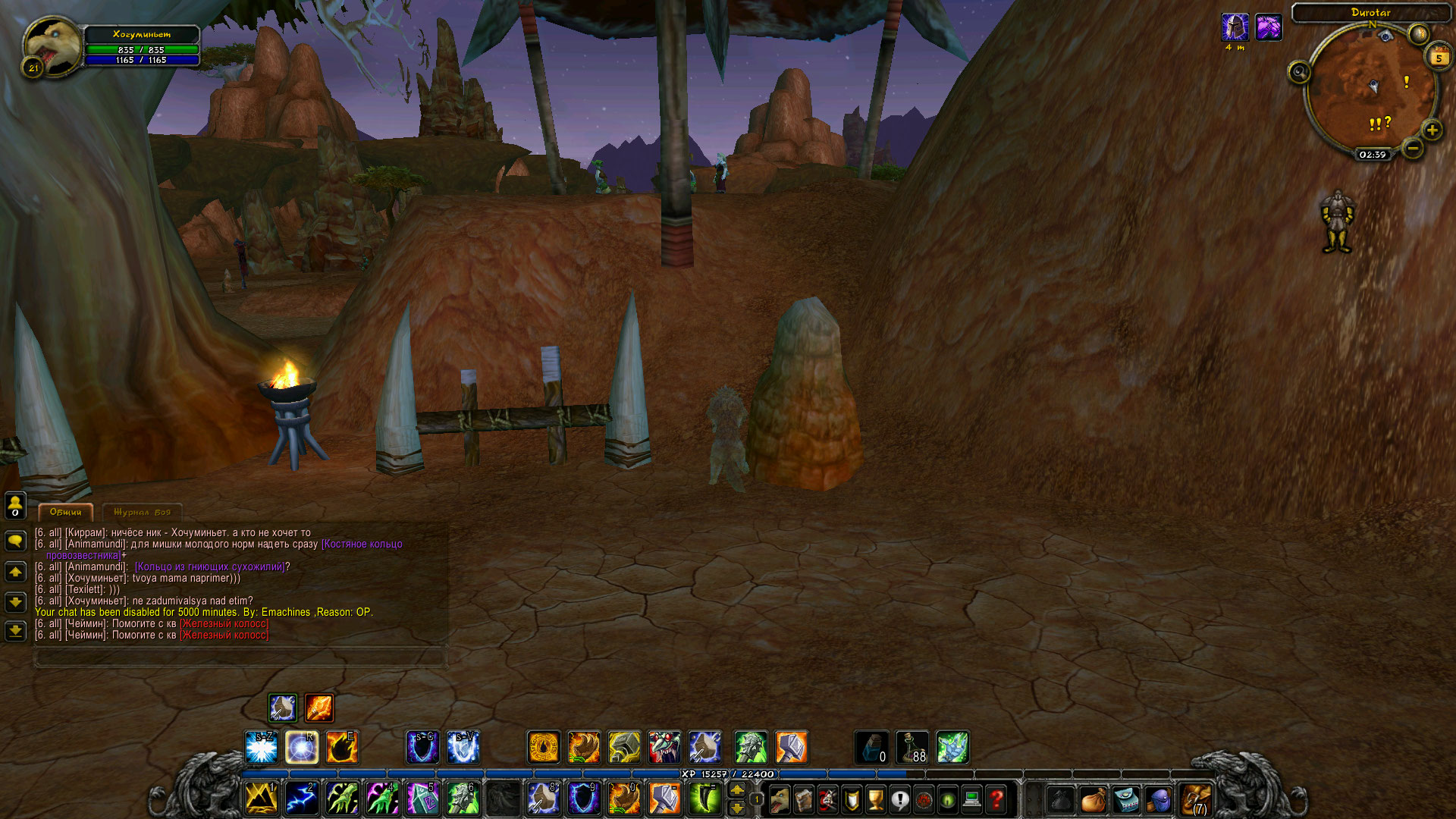This screenshot has width=1456, height=819.
Task: Select the Общий chat tab
Action: point(65,512)
